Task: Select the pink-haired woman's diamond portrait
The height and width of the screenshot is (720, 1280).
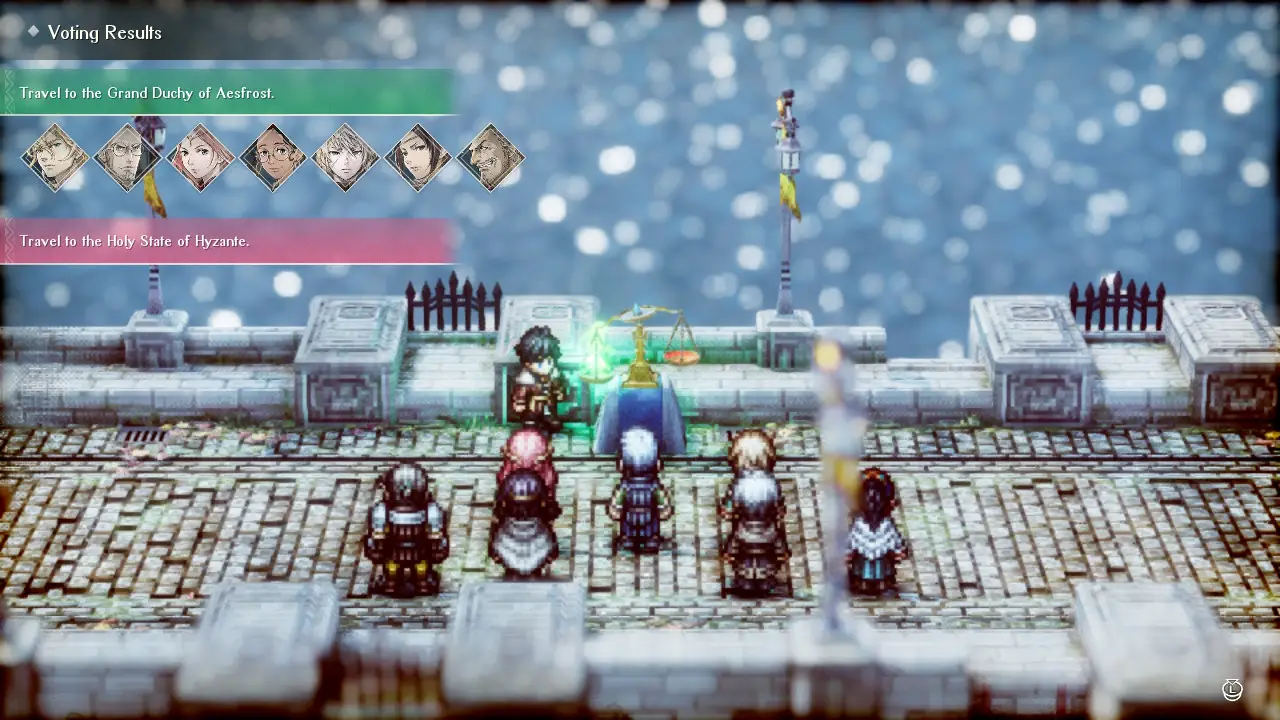Action: (x=199, y=157)
